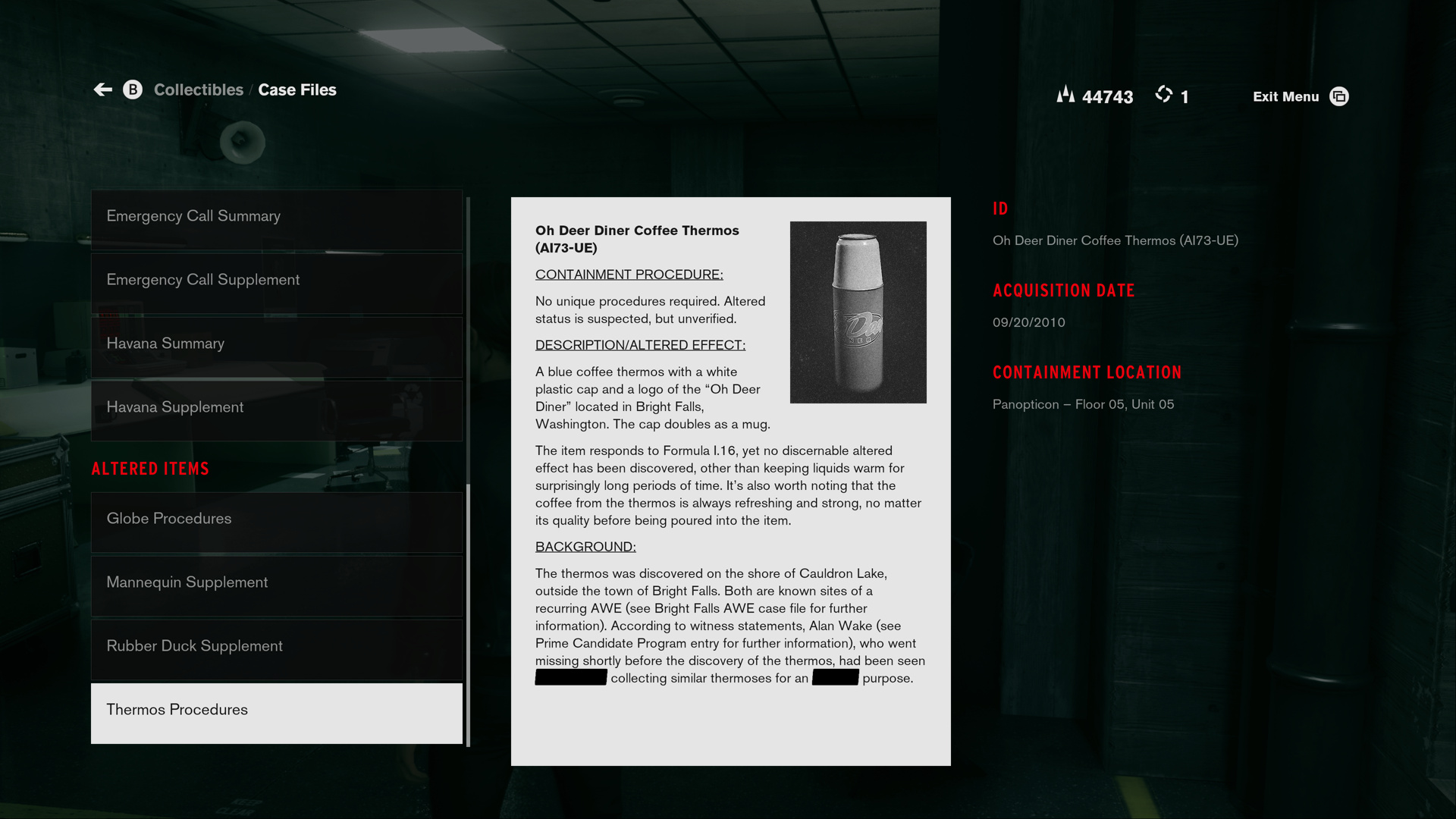Select the Rubber Duck Supplement file
The height and width of the screenshot is (819, 1456).
point(277,647)
